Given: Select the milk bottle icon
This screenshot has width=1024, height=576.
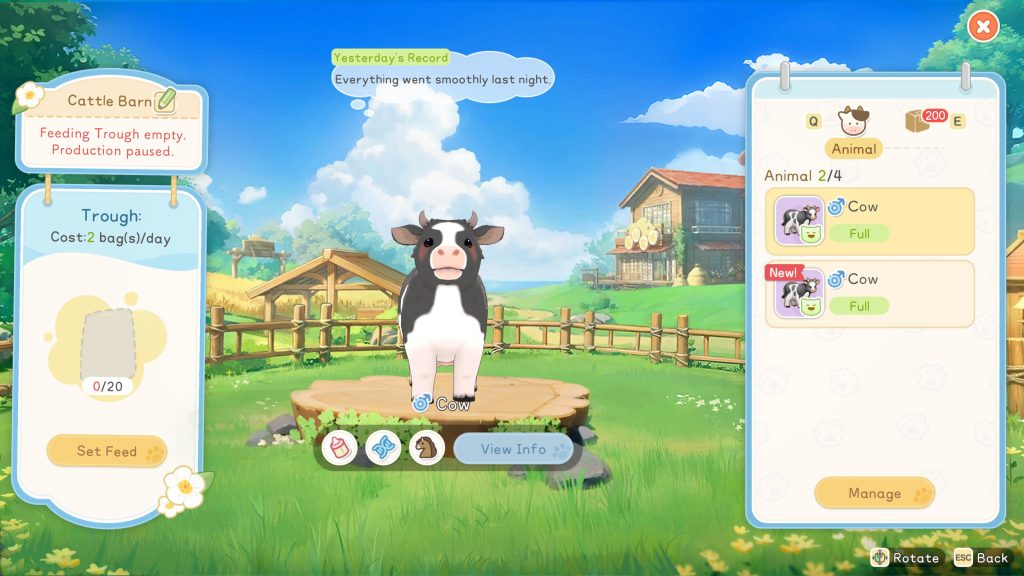Looking at the screenshot, I should click(340, 448).
